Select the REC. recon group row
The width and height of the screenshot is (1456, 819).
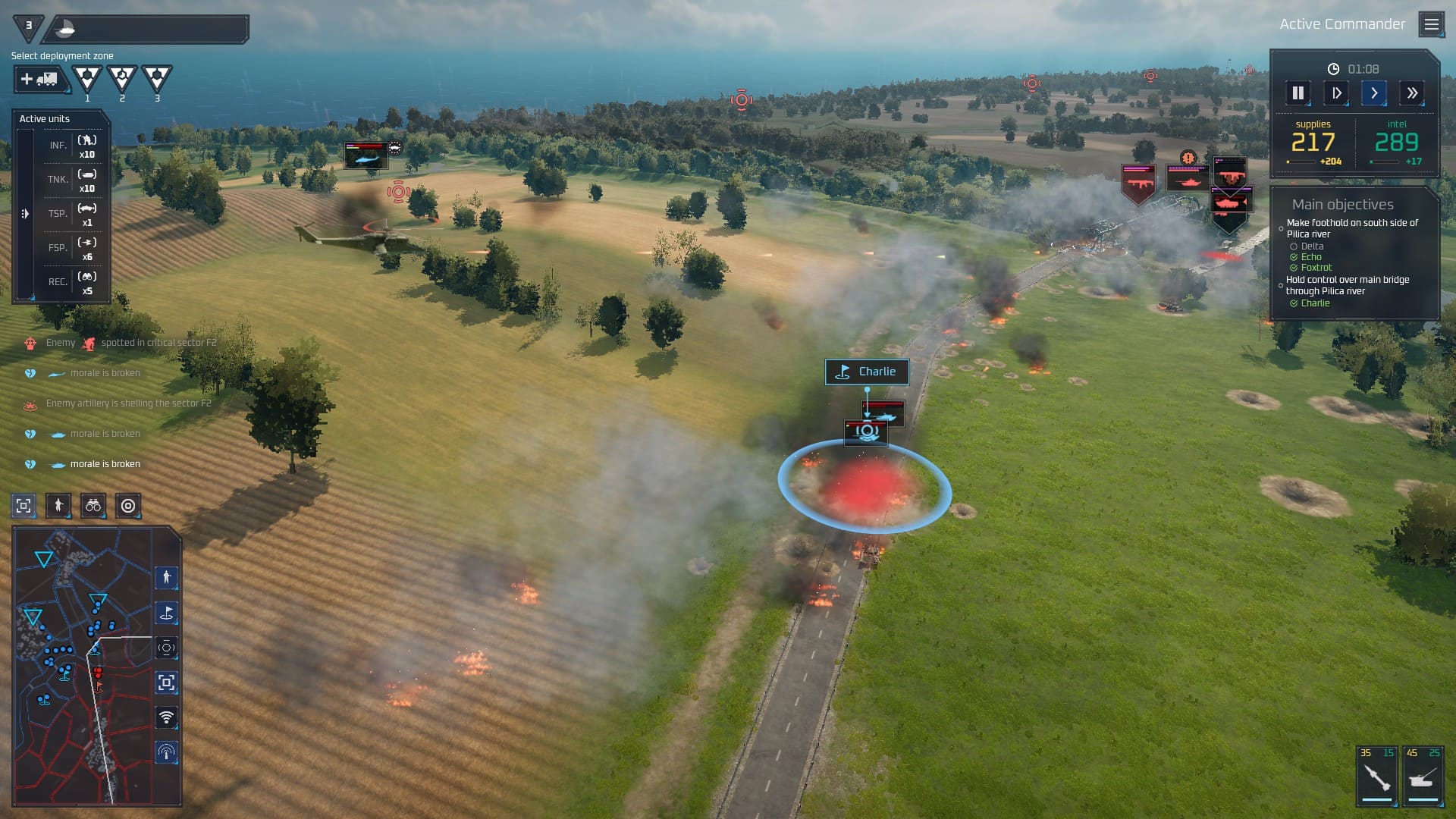tap(73, 282)
